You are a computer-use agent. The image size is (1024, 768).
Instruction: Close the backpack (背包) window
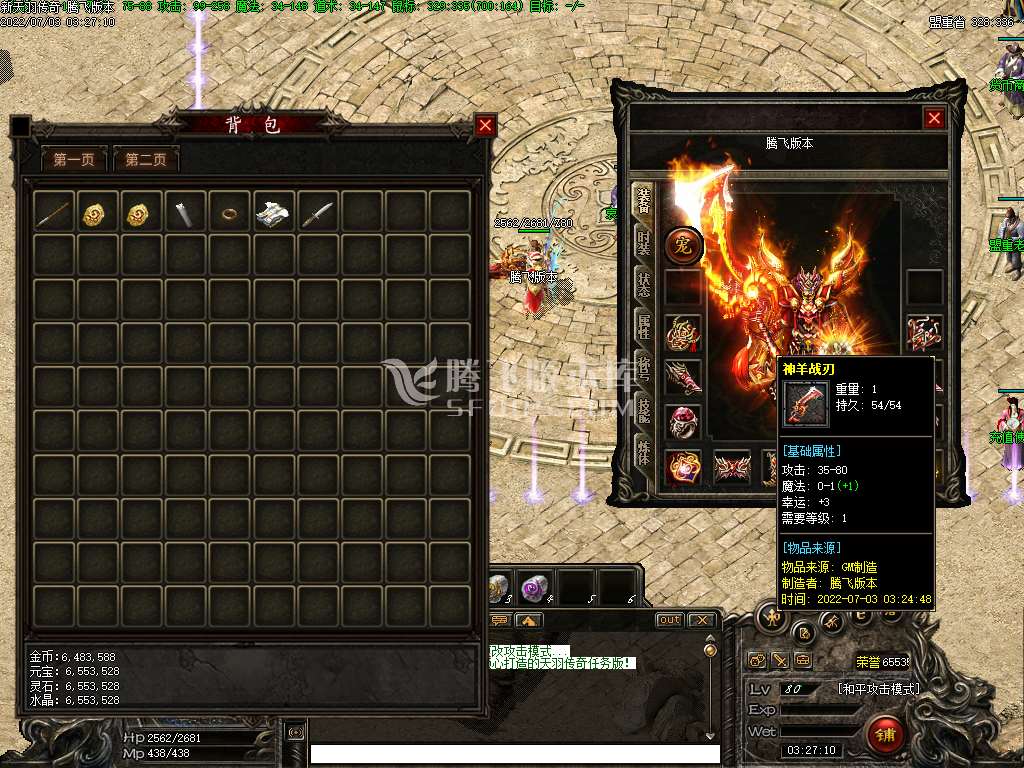pyautogui.click(x=485, y=125)
